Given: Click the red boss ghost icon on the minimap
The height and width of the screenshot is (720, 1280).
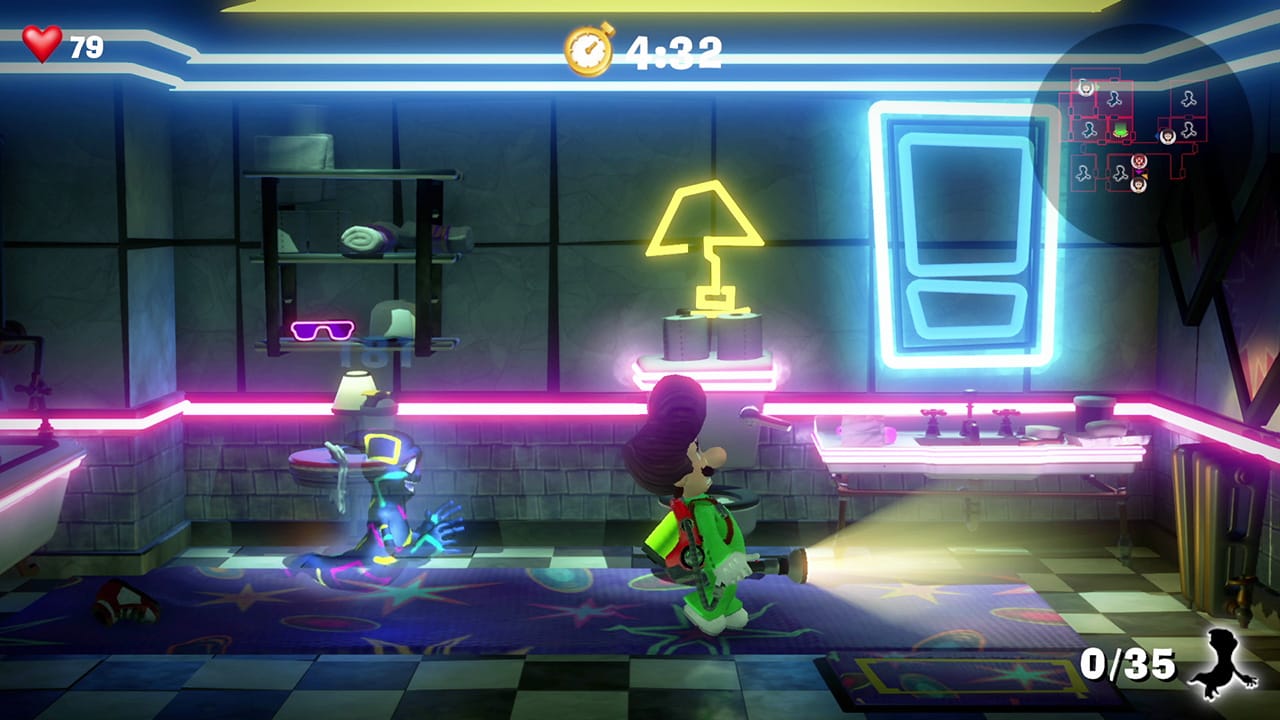Looking at the screenshot, I should [1139, 160].
